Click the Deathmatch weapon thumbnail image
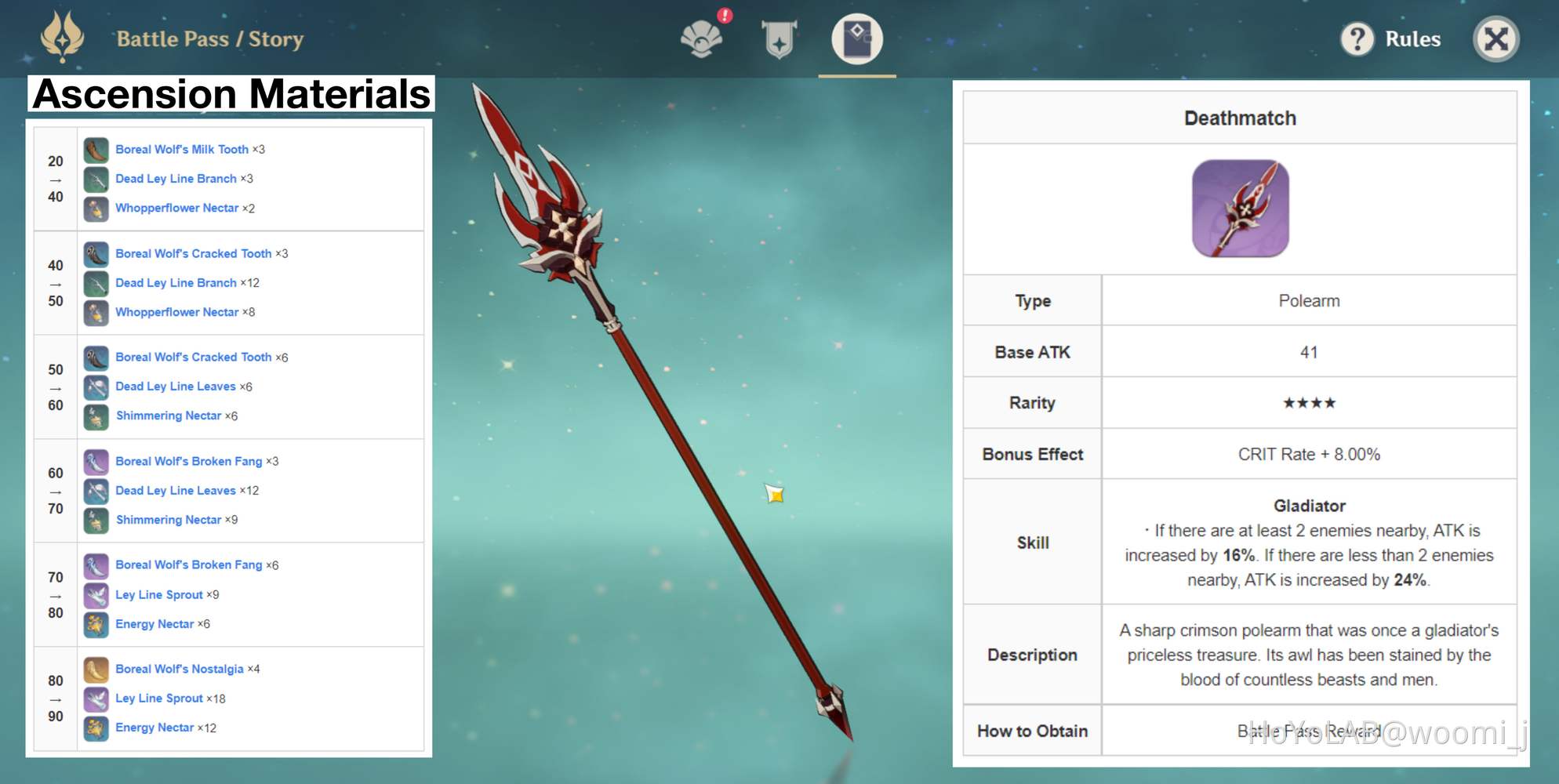Viewport: 1559px width, 784px height. pyautogui.click(x=1241, y=206)
